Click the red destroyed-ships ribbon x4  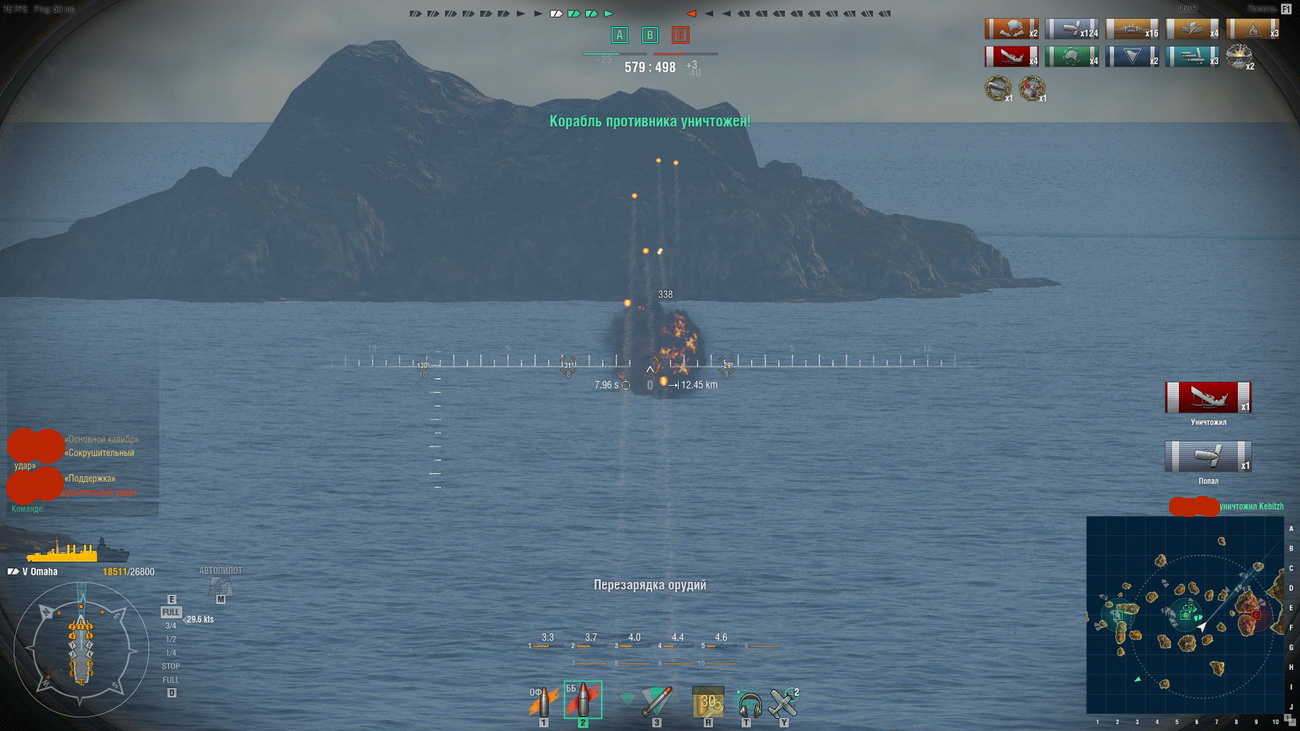pyautogui.click(x=1011, y=57)
